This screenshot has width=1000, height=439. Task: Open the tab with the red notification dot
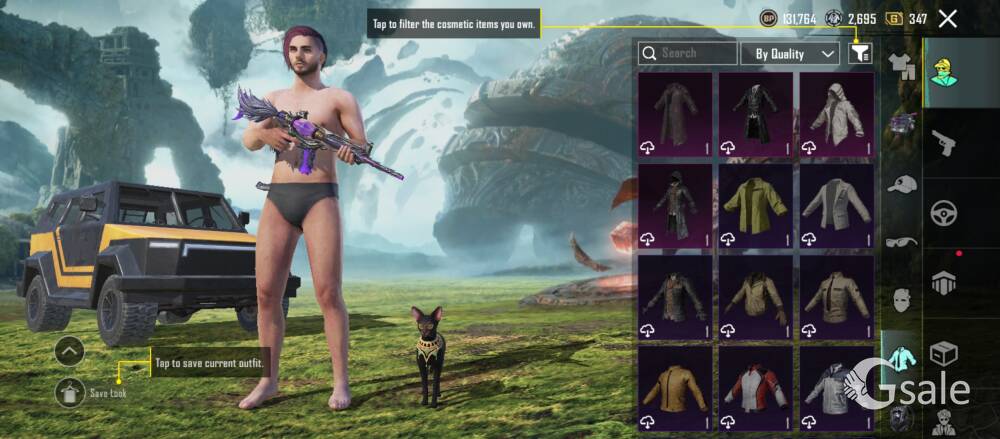click(x=943, y=282)
